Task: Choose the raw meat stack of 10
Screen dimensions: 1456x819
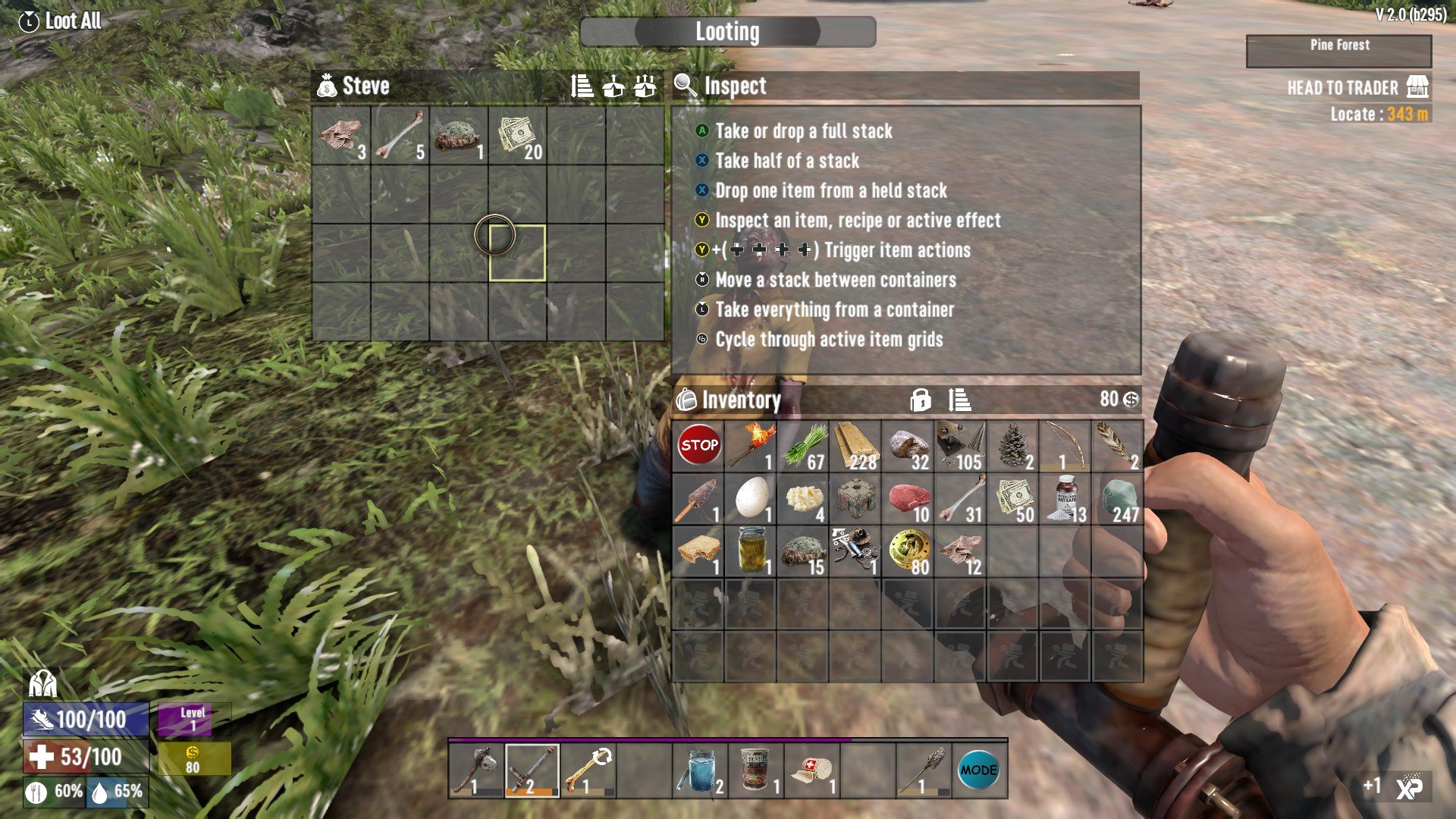Action: pyautogui.click(x=908, y=499)
